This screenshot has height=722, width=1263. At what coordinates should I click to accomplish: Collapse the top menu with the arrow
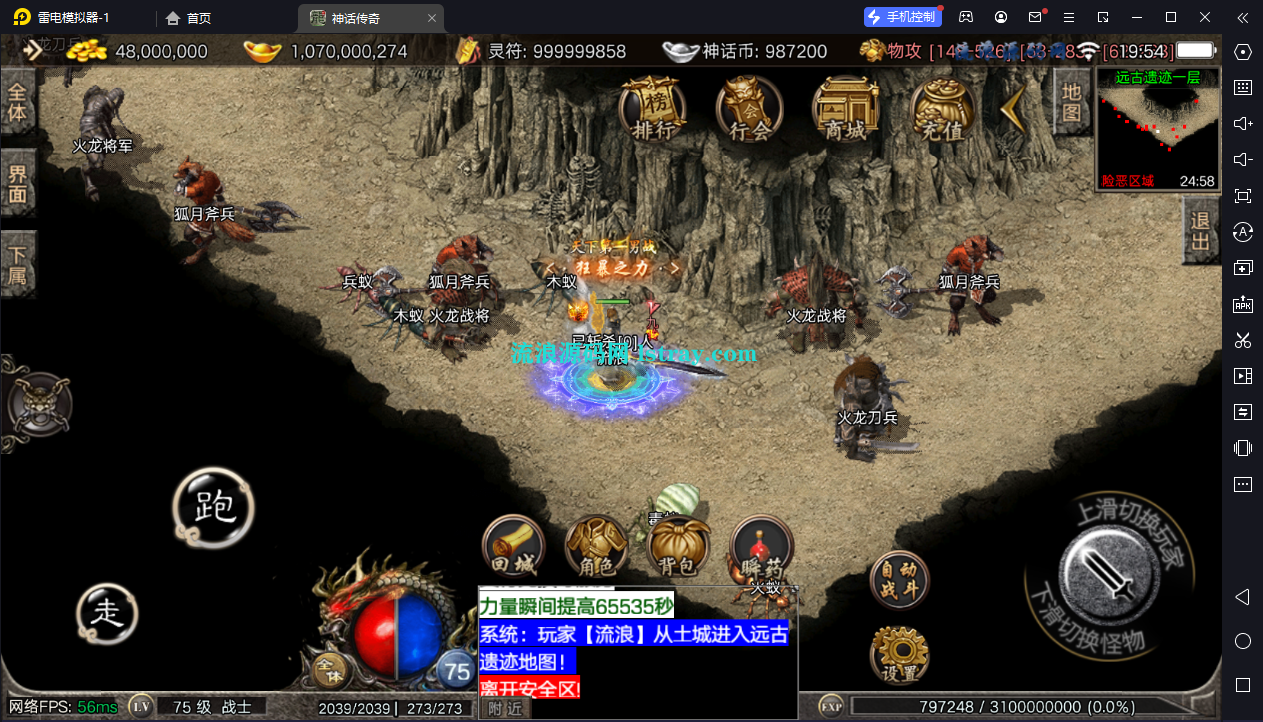(x=1013, y=108)
